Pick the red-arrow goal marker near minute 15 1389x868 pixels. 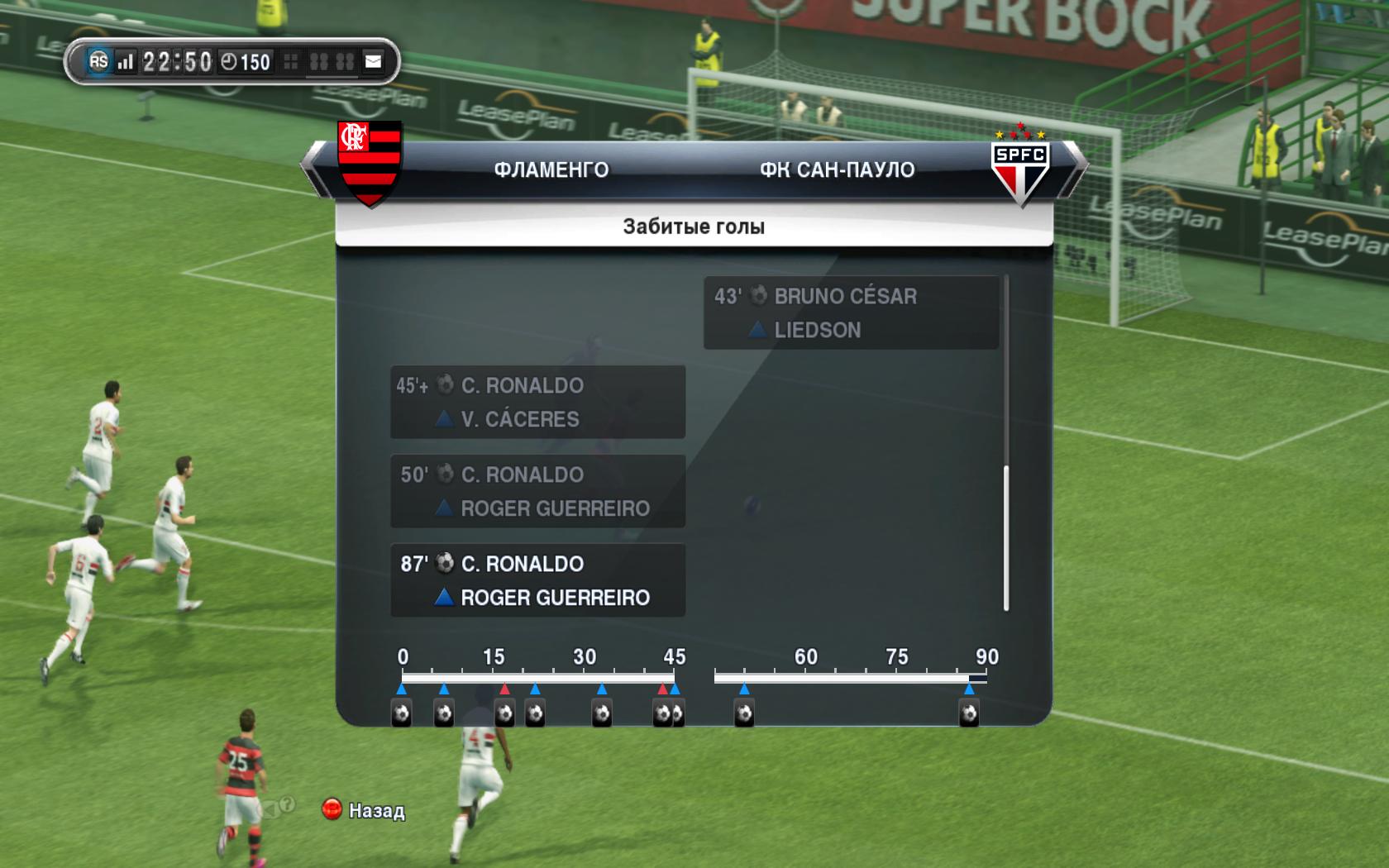(x=504, y=713)
